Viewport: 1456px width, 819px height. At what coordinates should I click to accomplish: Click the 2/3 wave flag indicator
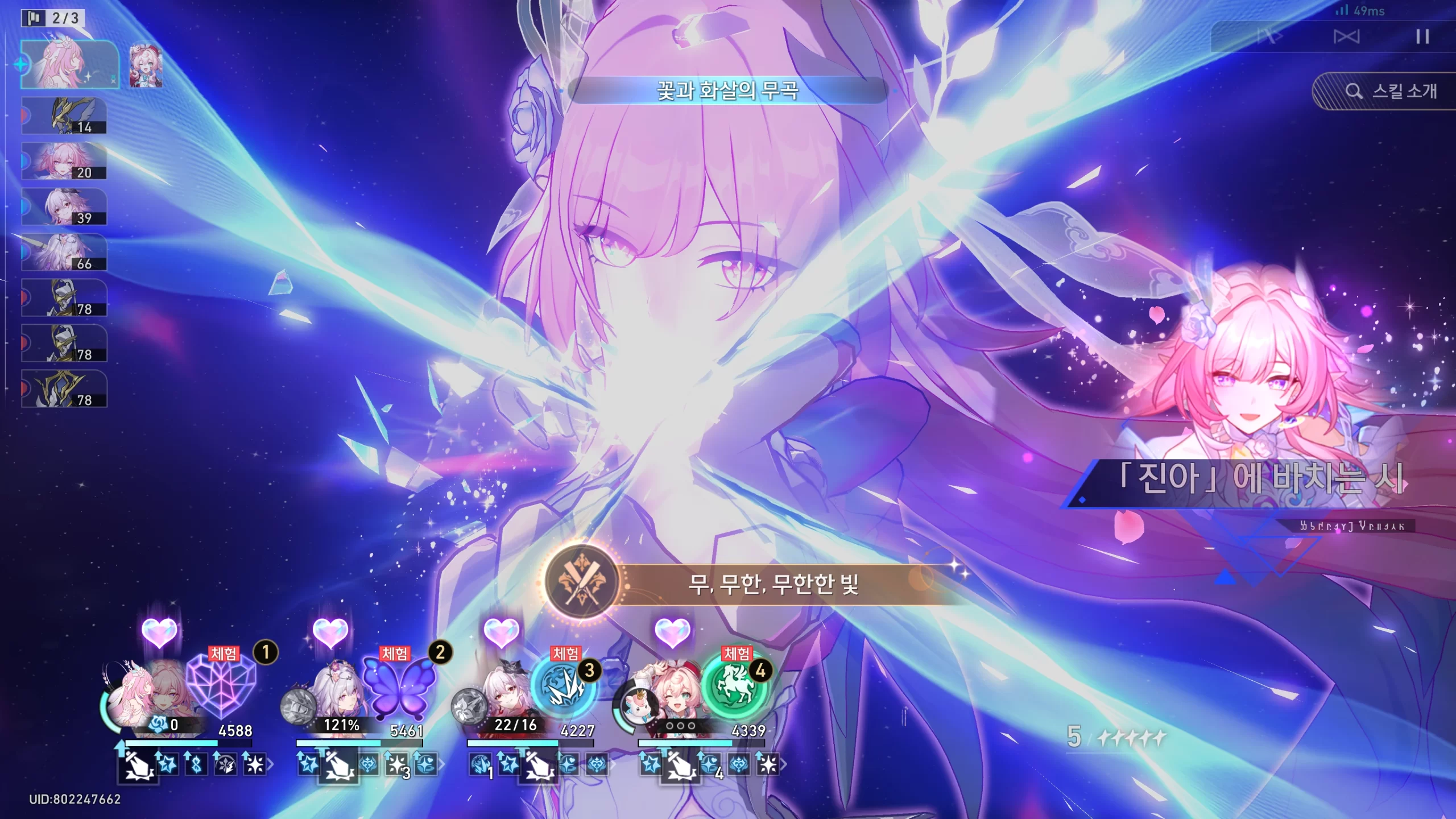click(53, 18)
